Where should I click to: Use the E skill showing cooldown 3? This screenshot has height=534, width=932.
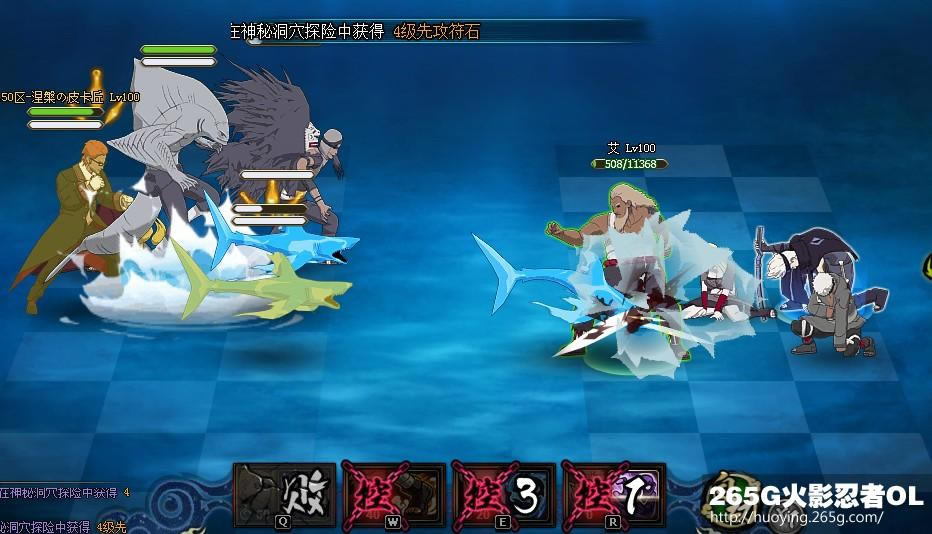tap(502, 494)
